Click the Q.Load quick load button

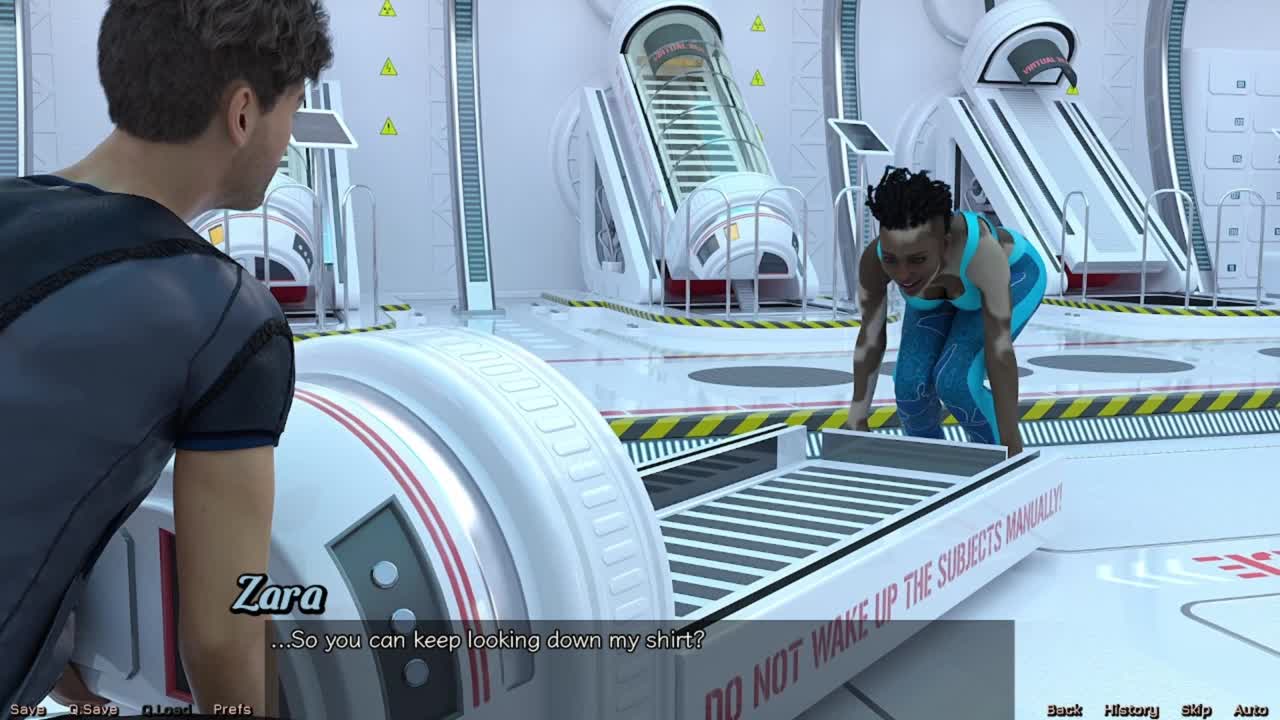pyautogui.click(x=166, y=709)
